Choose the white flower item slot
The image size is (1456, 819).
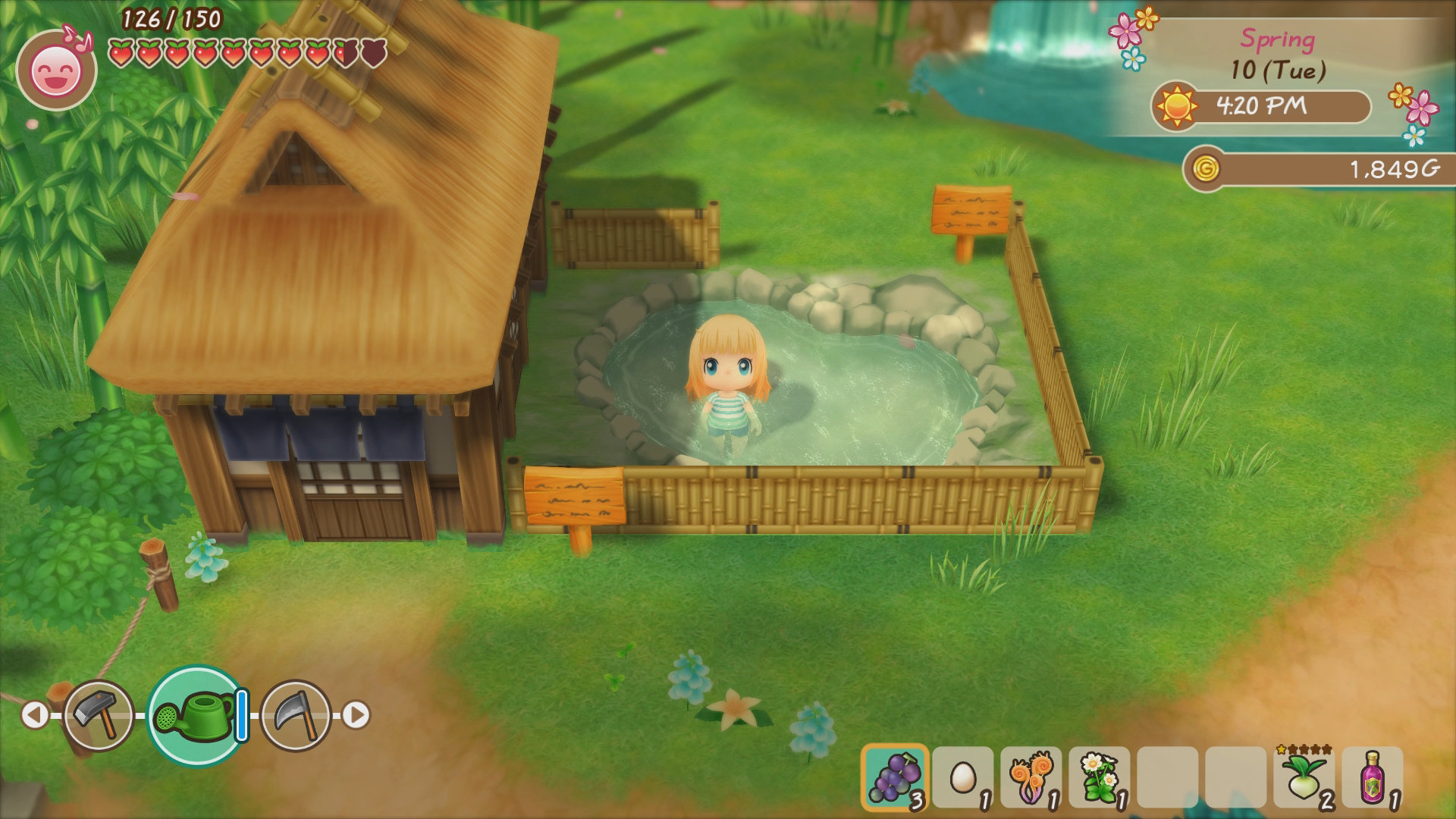pyautogui.click(x=1099, y=777)
